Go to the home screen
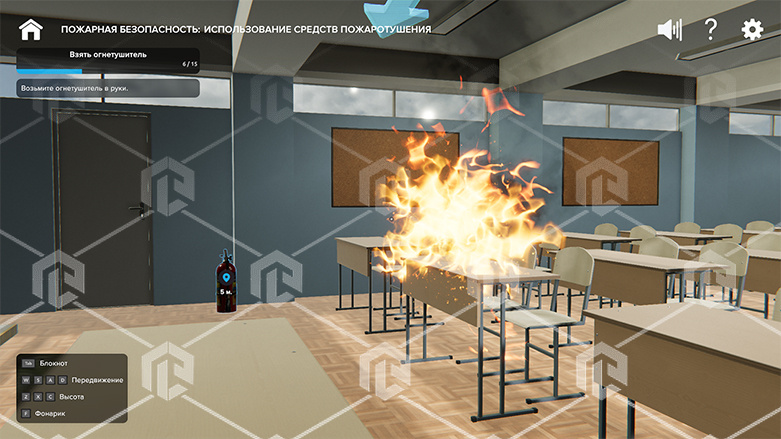781x439 pixels. [x=31, y=30]
